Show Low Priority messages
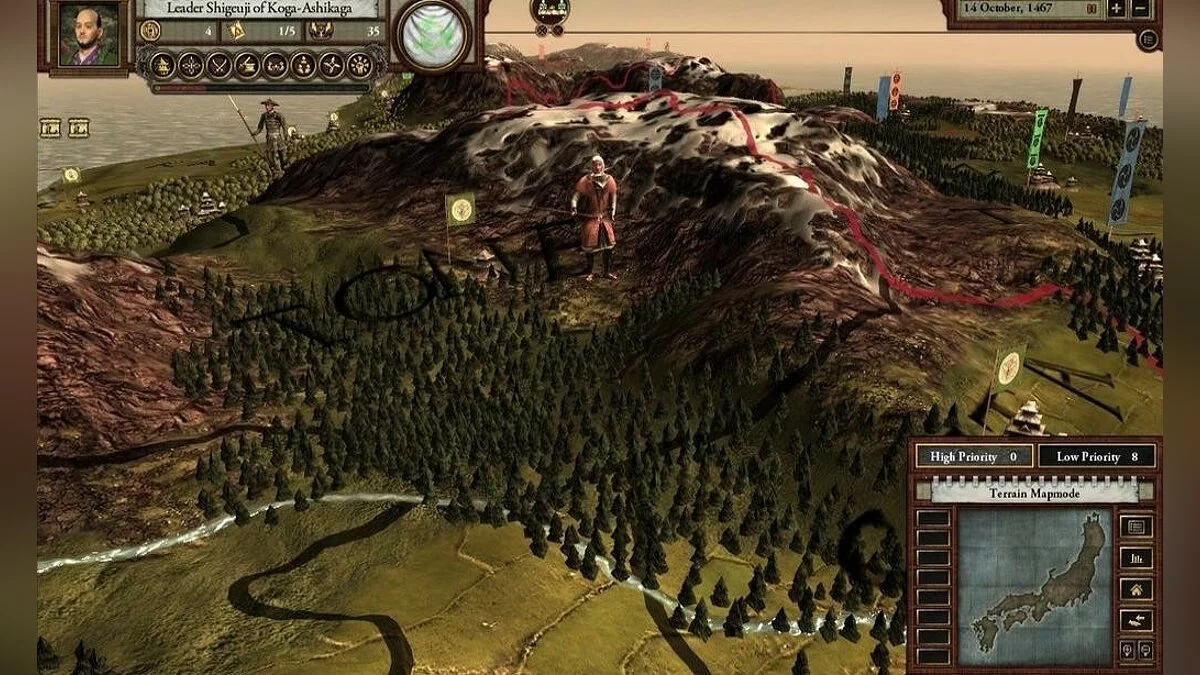Image resolution: width=1200 pixels, height=675 pixels. tap(1097, 457)
